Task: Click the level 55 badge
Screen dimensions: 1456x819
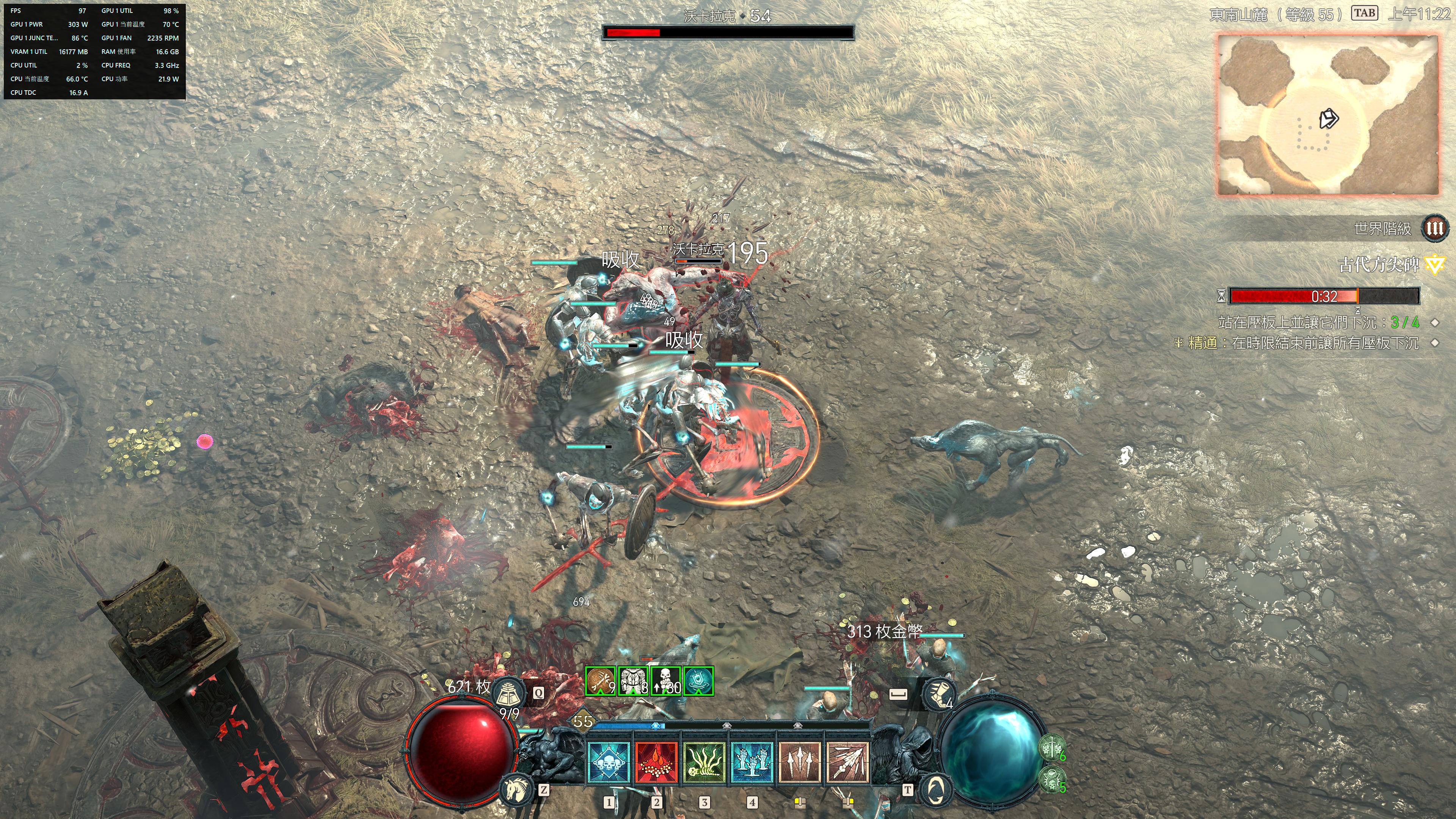Action: [x=583, y=721]
